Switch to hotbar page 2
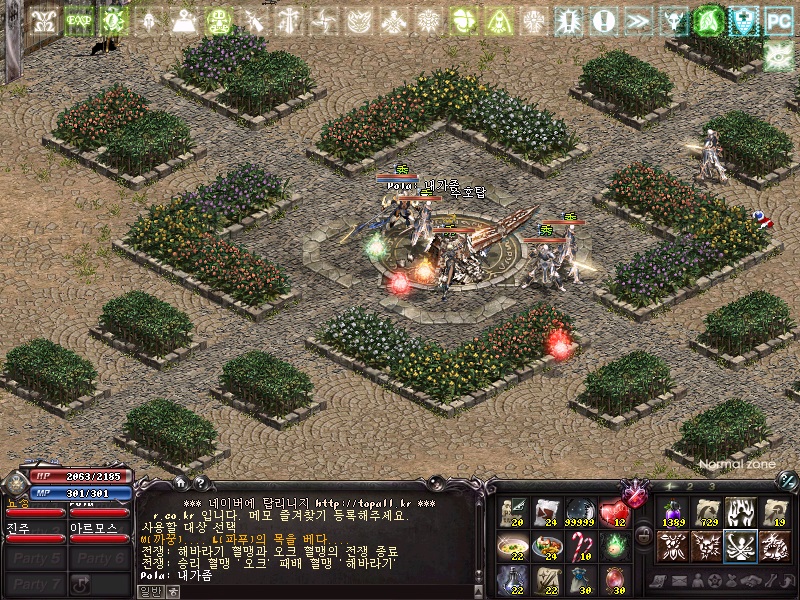 [x=690, y=486]
